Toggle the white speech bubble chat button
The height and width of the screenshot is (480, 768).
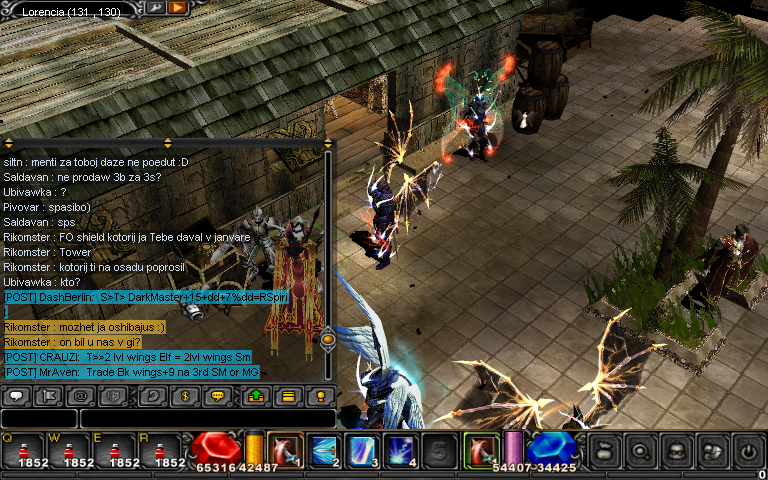click(16, 396)
